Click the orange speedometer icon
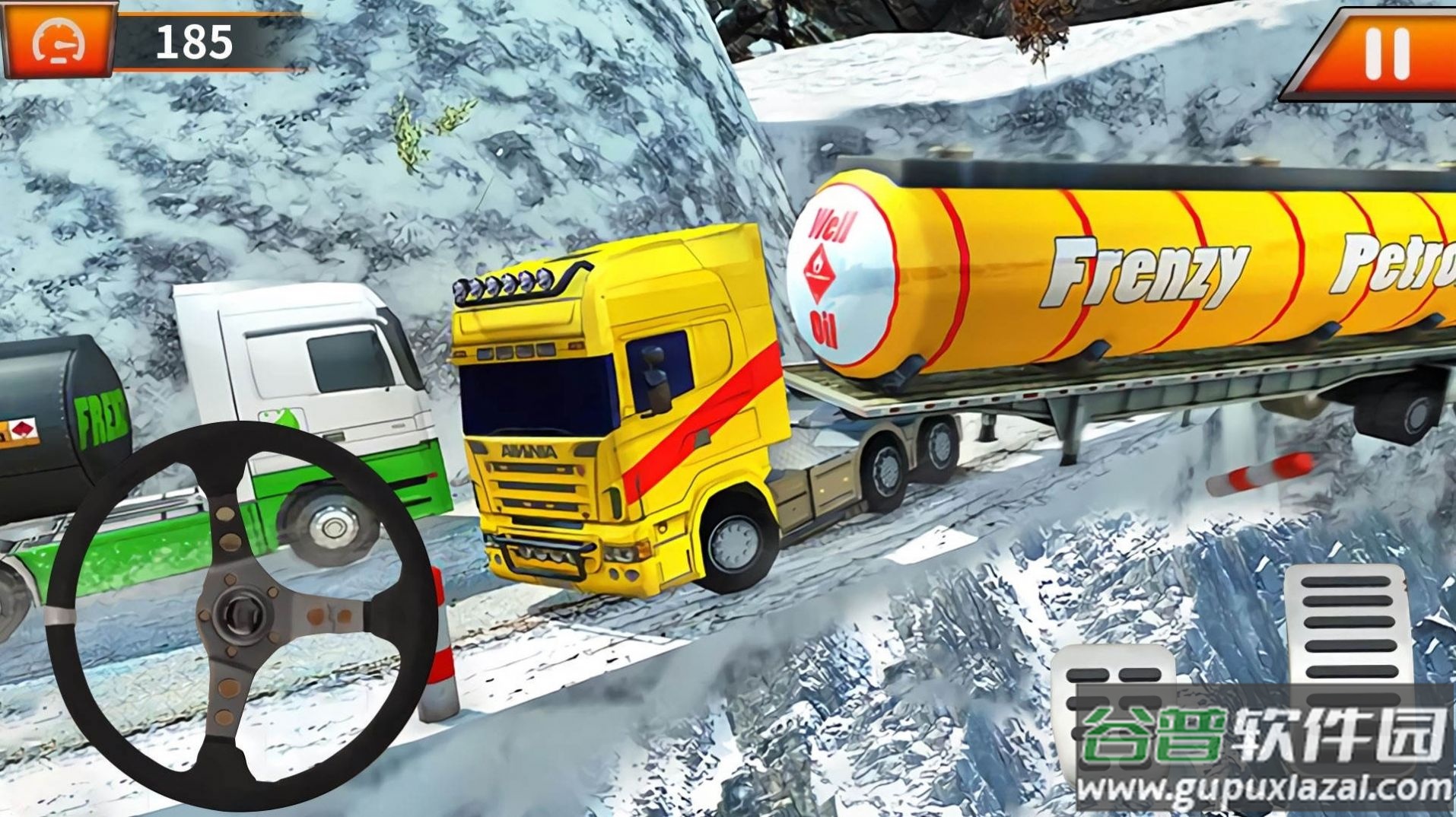Image resolution: width=1456 pixels, height=817 pixels. (x=59, y=42)
